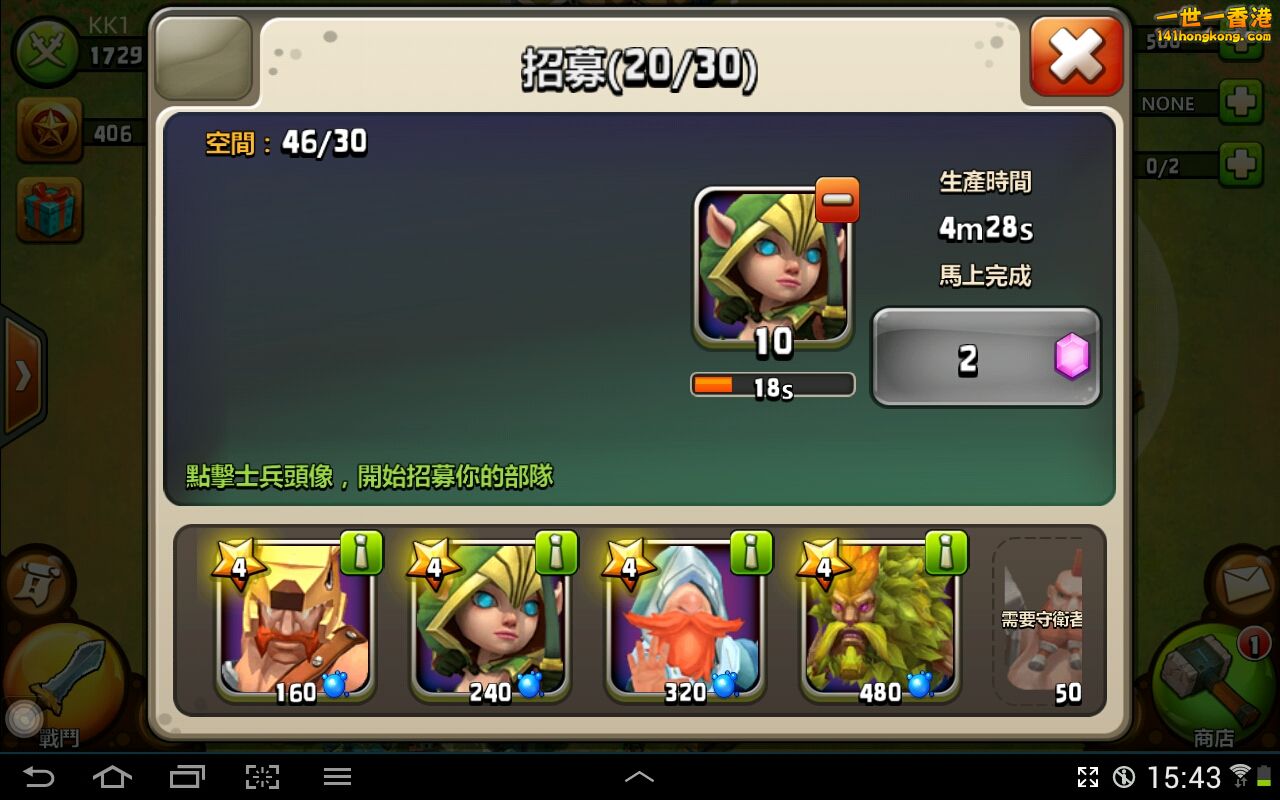This screenshot has width=1280, height=800.
Task: Click the plus button beside the 0/2 counter
Action: click(1243, 160)
